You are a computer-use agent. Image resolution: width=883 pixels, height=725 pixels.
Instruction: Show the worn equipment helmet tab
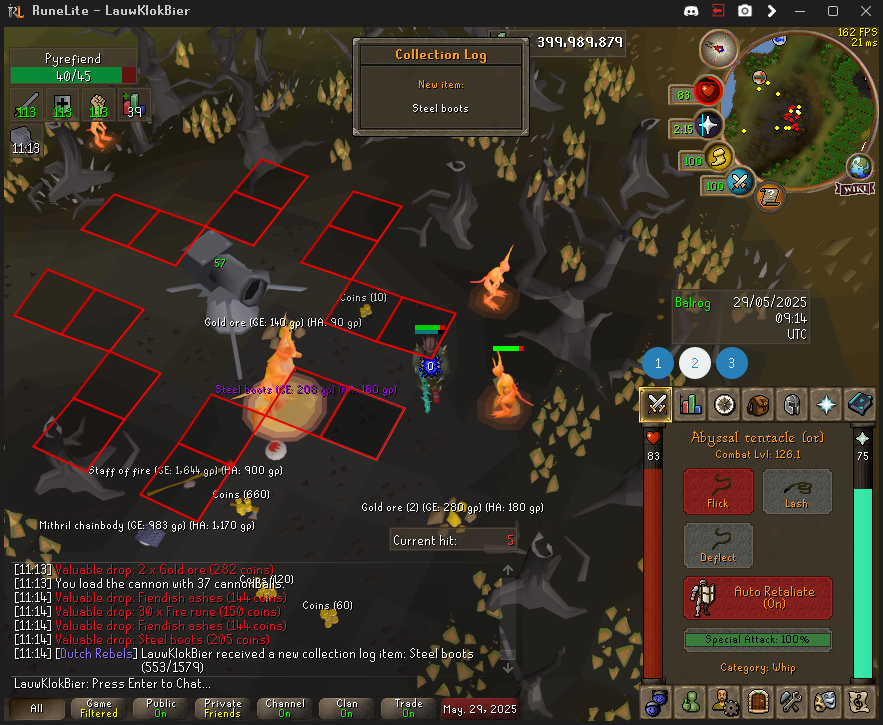pyautogui.click(x=791, y=404)
